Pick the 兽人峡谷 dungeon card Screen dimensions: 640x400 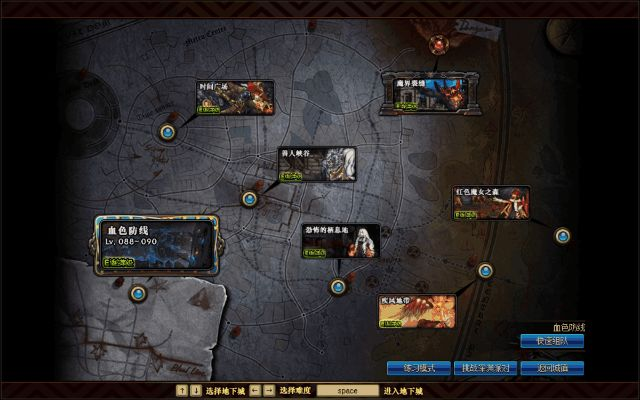click(316, 165)
